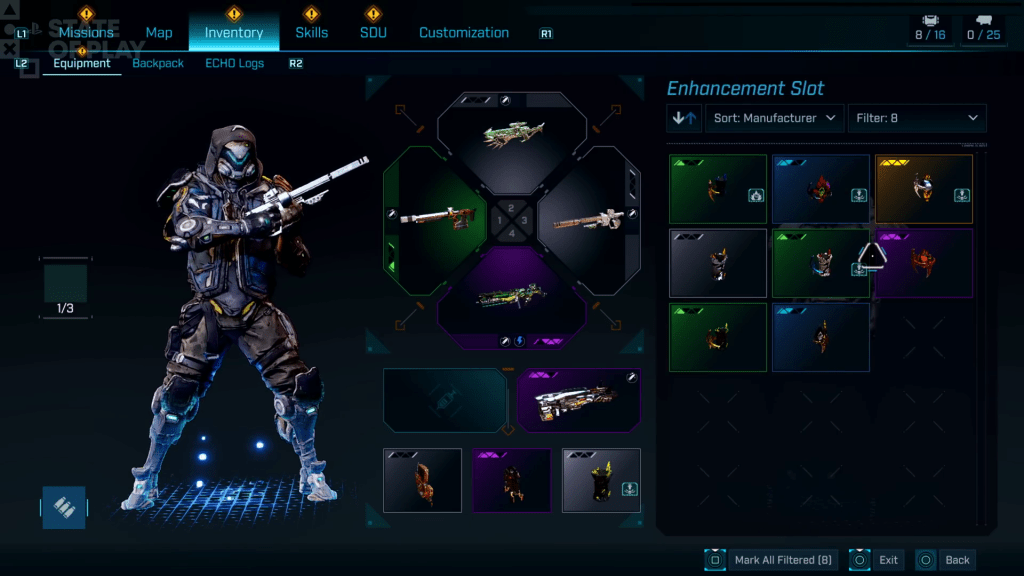Toggle the sort direction arrows button

(x=685, y=118)
